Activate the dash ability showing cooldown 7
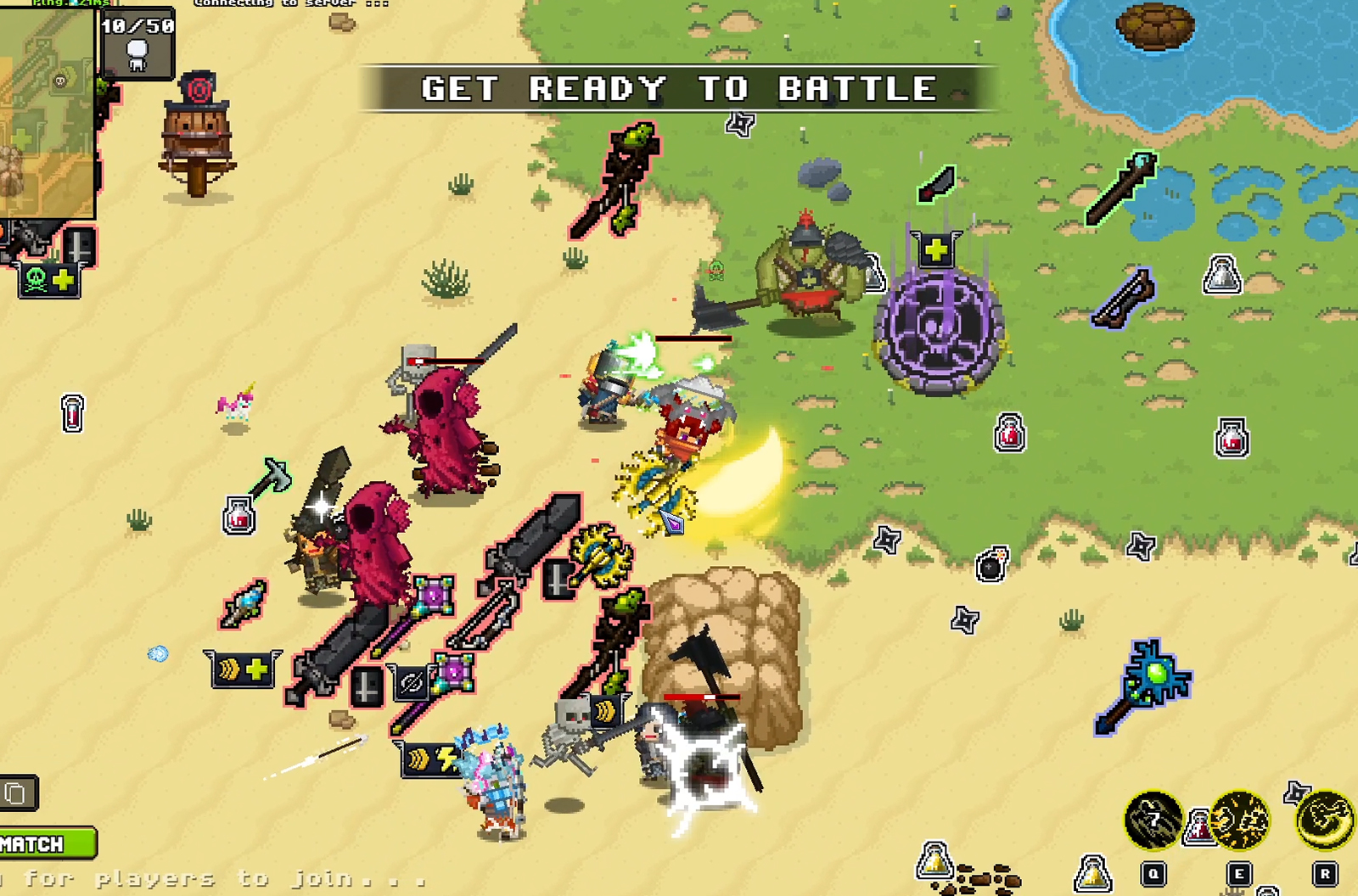 tap(1153, 820)
